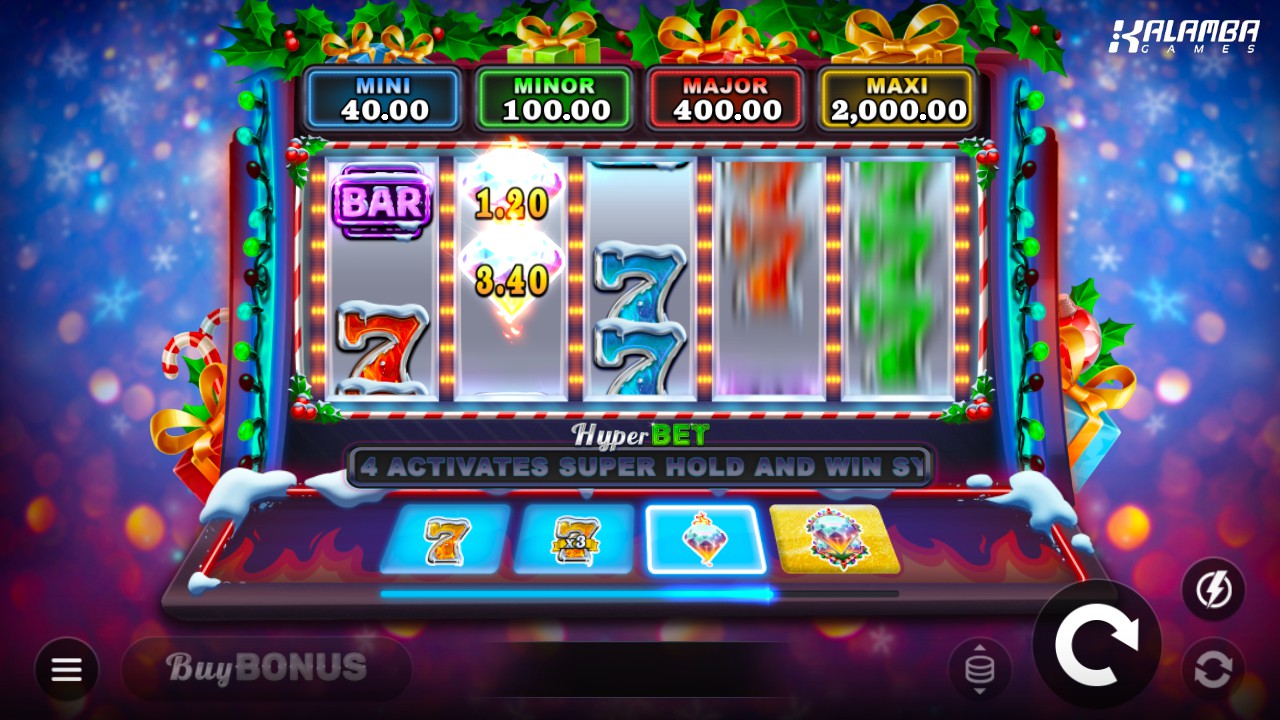Choose the x3 sevens HyperBet level
The image size is (1280, 720).
pos(573,540)
